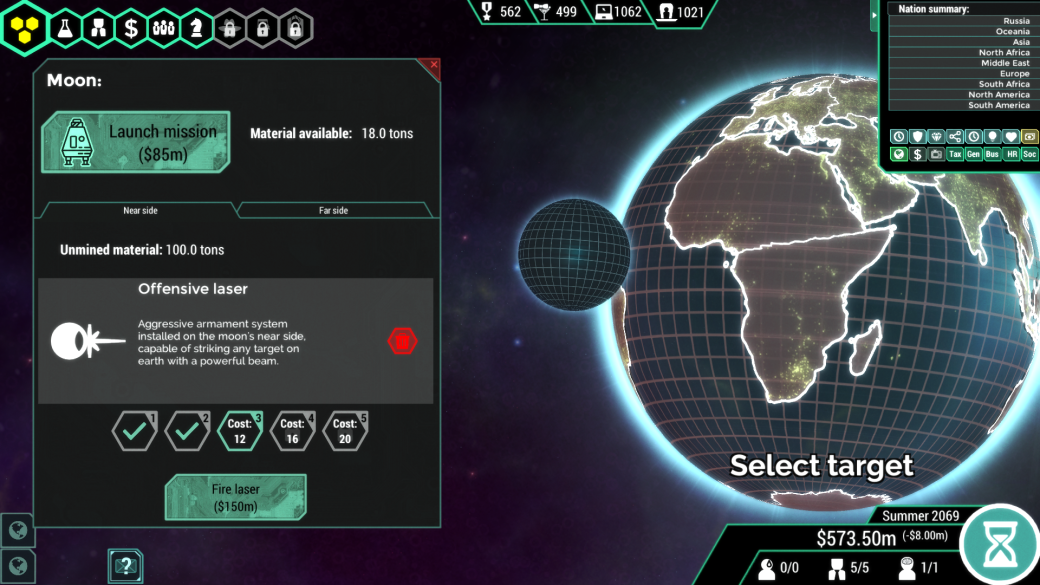Open the three-people staff menu
The height and width of the screenshot is (585, 1040).
pyautogui.click(x=164, y=28)
